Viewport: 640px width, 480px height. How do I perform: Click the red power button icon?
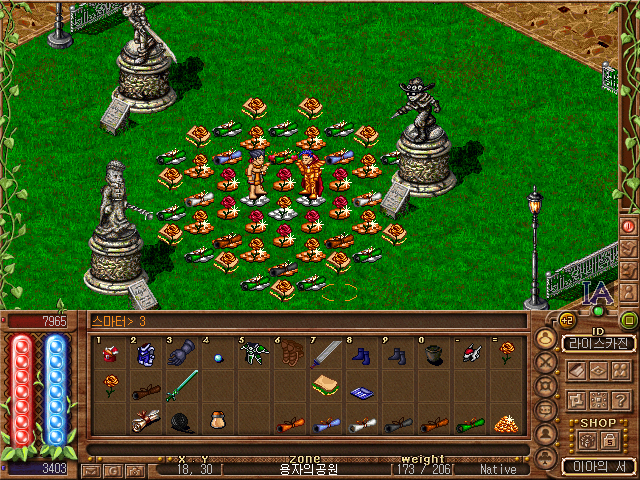(629, 226)
